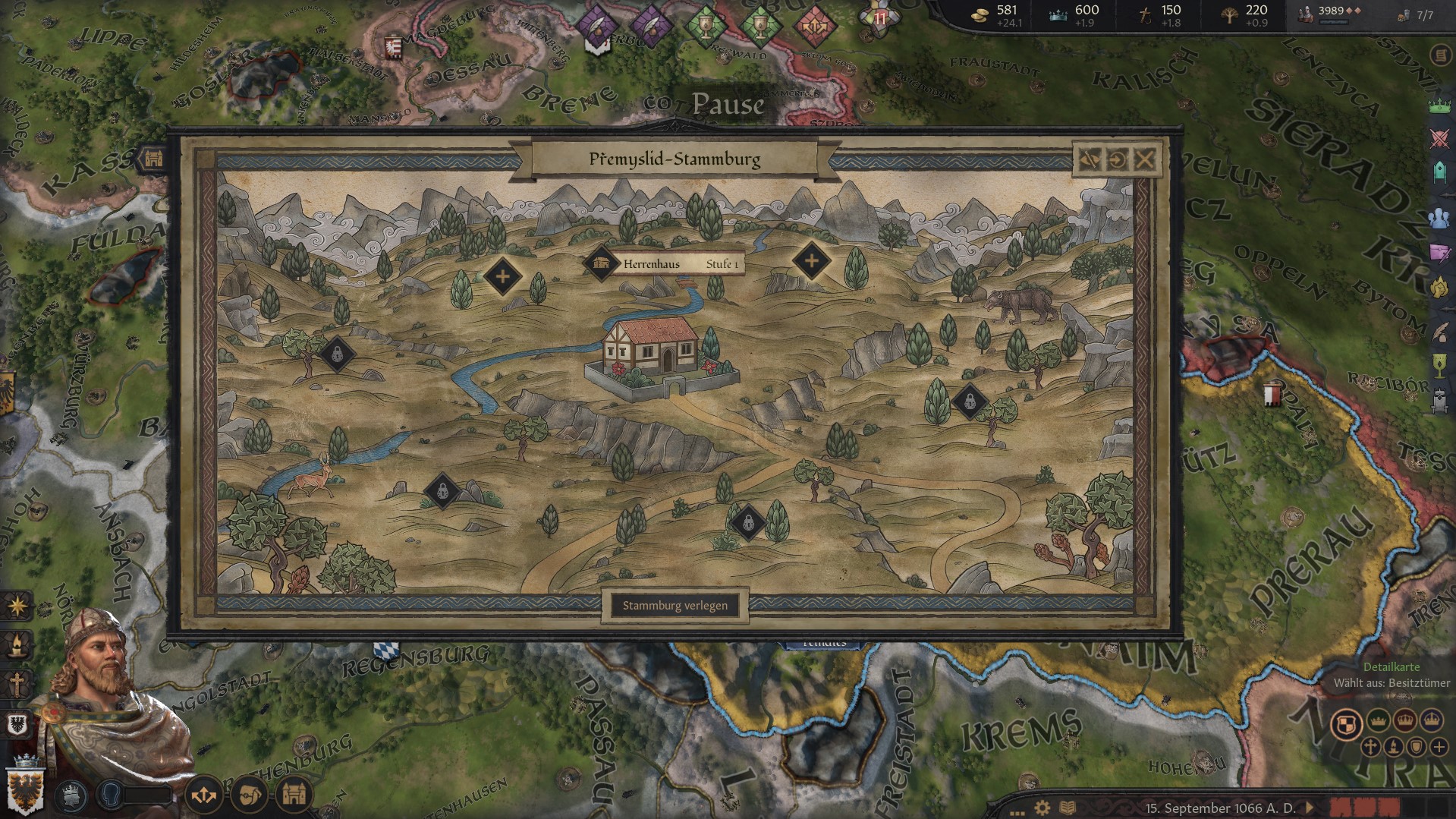Open the castle holdings button in bottom bar
The image size is (1456, 819).
[x=294, y=794]
